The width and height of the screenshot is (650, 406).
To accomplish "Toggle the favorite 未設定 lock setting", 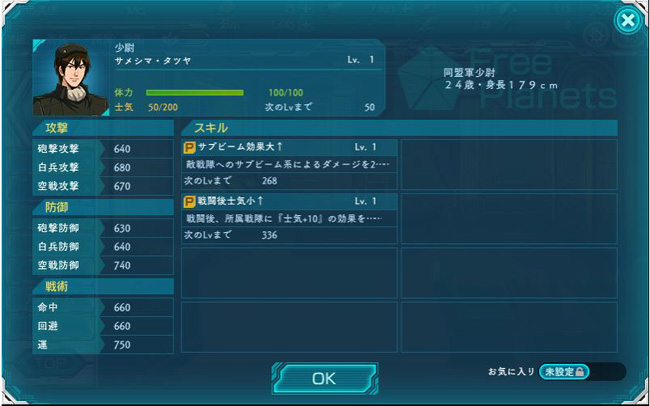I will coord(565,372).
